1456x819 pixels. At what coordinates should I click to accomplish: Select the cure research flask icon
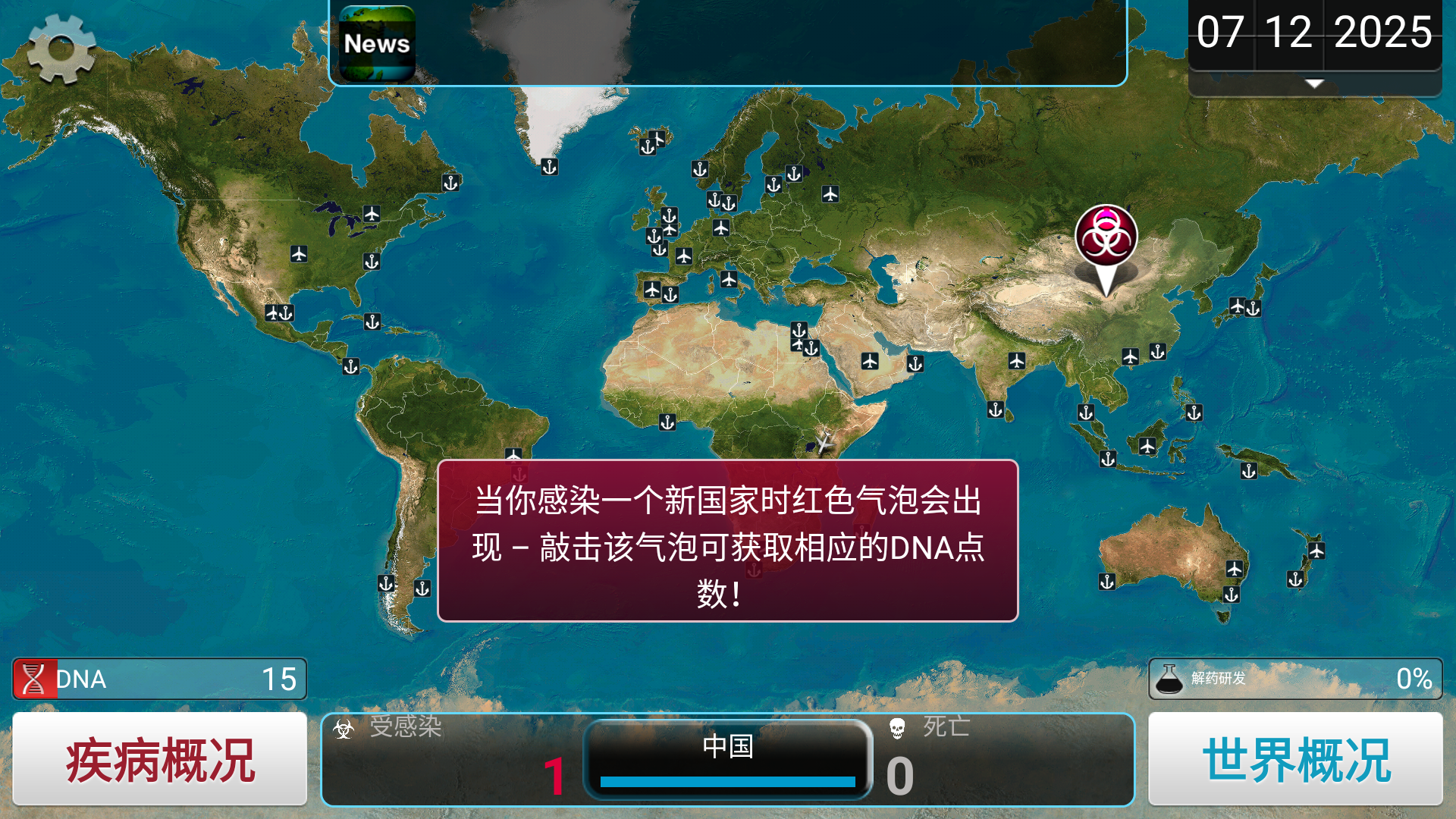point(1169,677)
